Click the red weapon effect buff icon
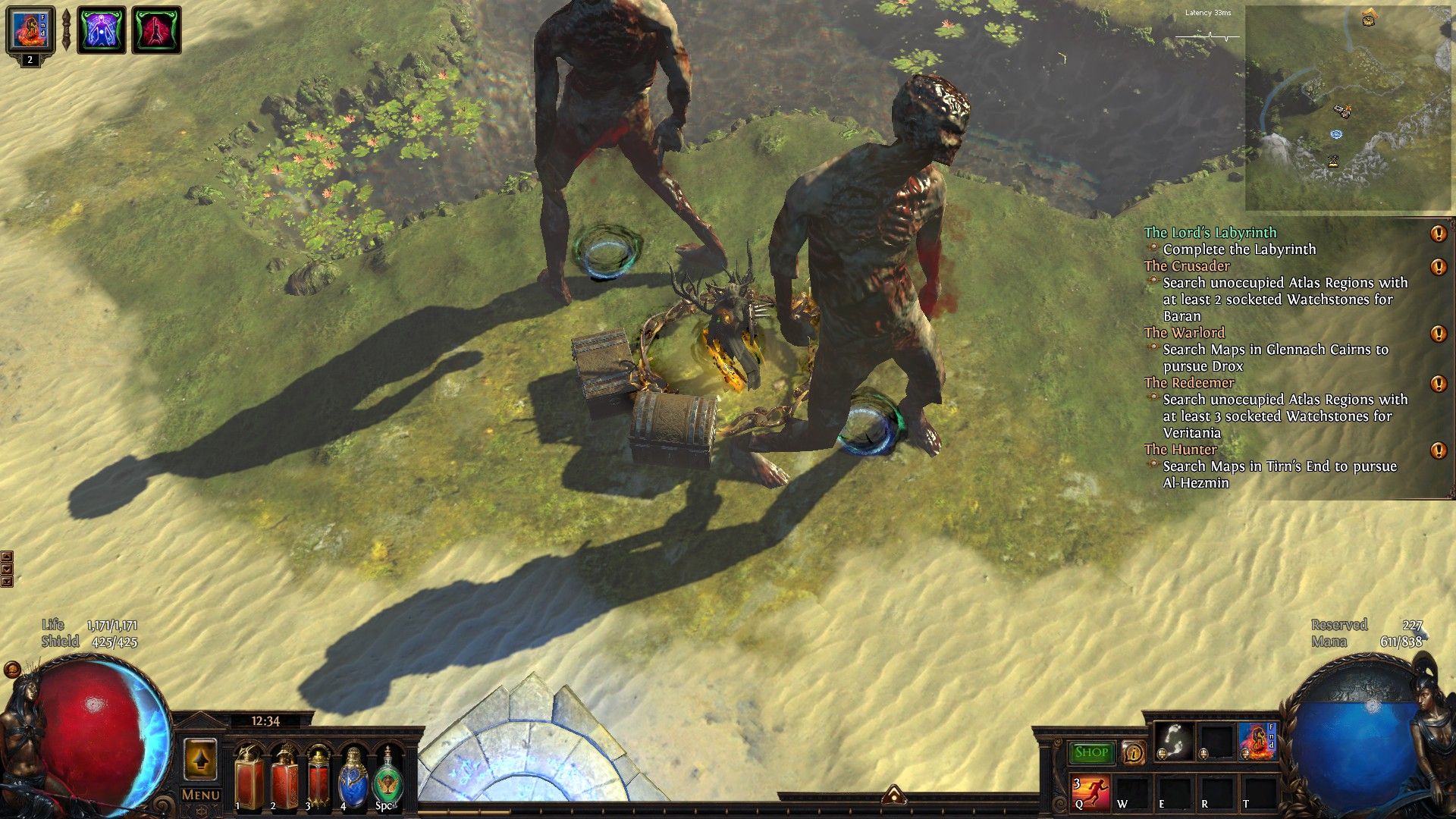This screenshot has width=1456, height=819. tap(155, 30)
